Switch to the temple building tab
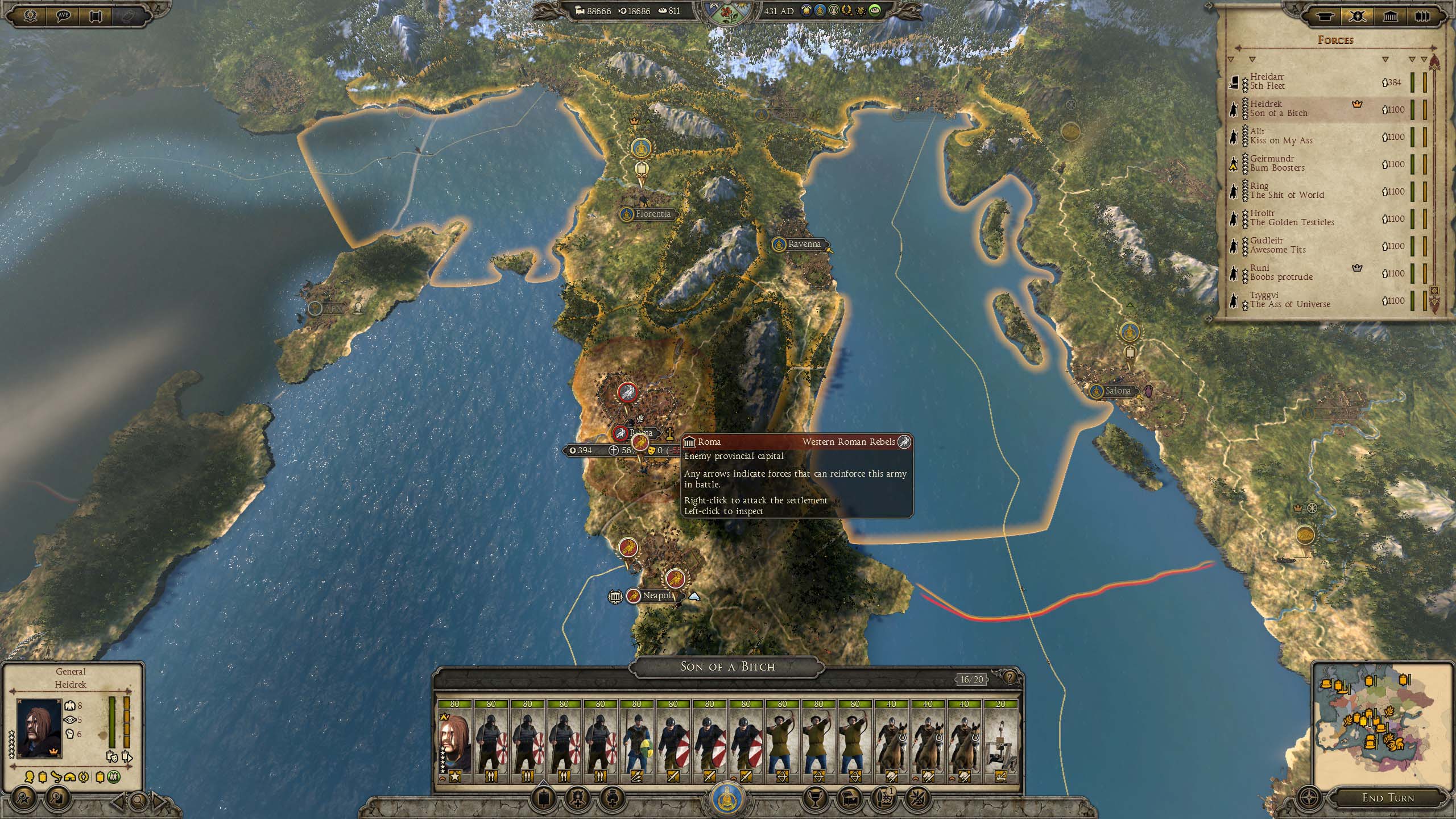This screenshot has height=819, width=1456. click(x=1390, y=16)
